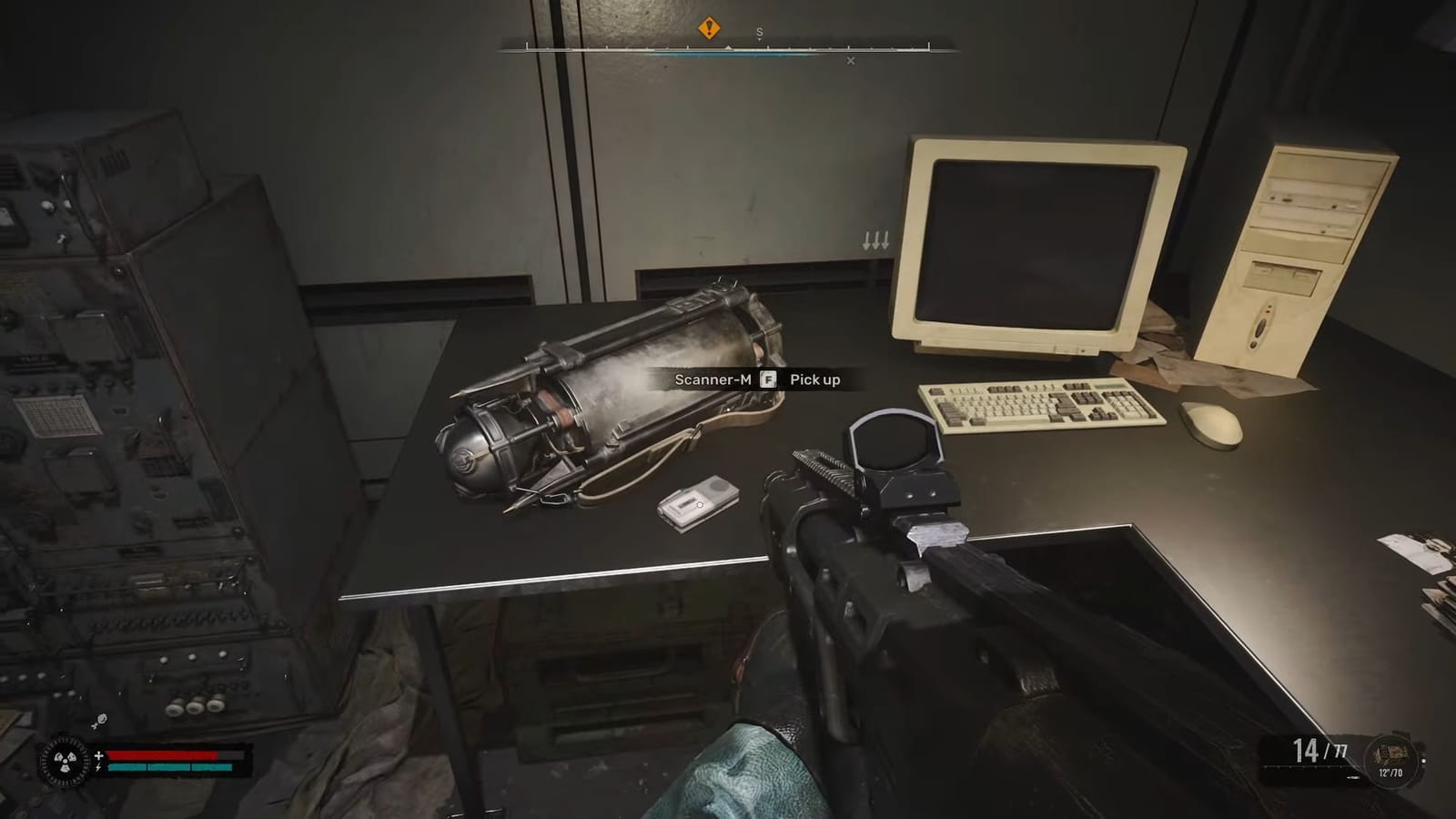Click the center arrow notch on the compass strip
The height and width of the screenshot is (819, 1456).
[727, 47]
